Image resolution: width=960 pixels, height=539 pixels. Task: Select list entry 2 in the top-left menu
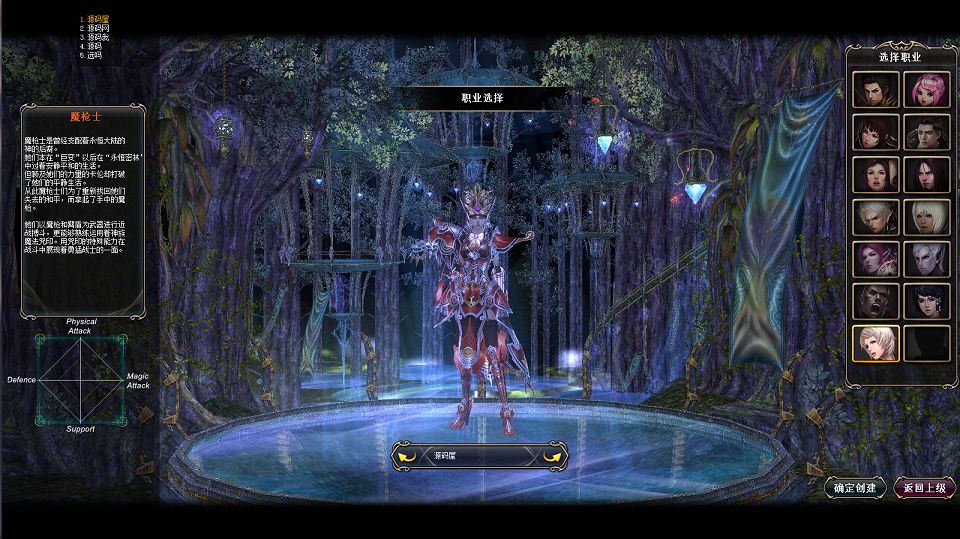tap(97, 28)
